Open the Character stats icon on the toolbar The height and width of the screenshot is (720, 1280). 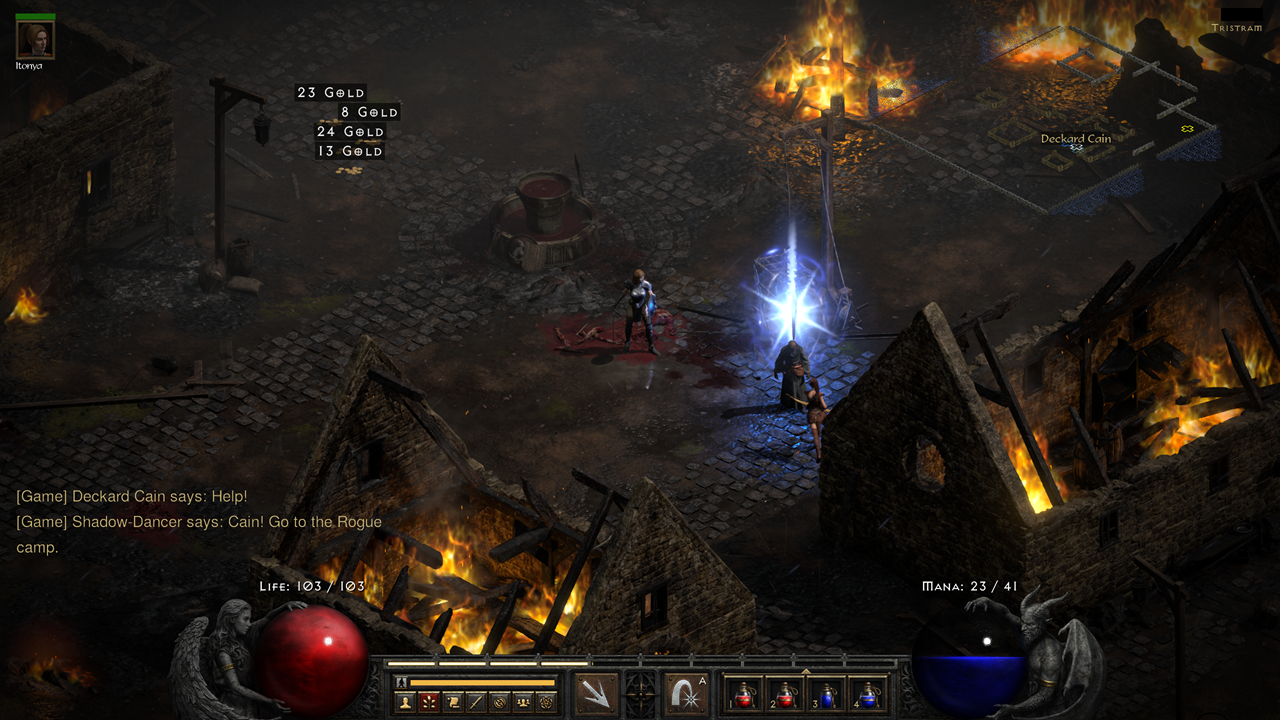[x=406, y=701]
